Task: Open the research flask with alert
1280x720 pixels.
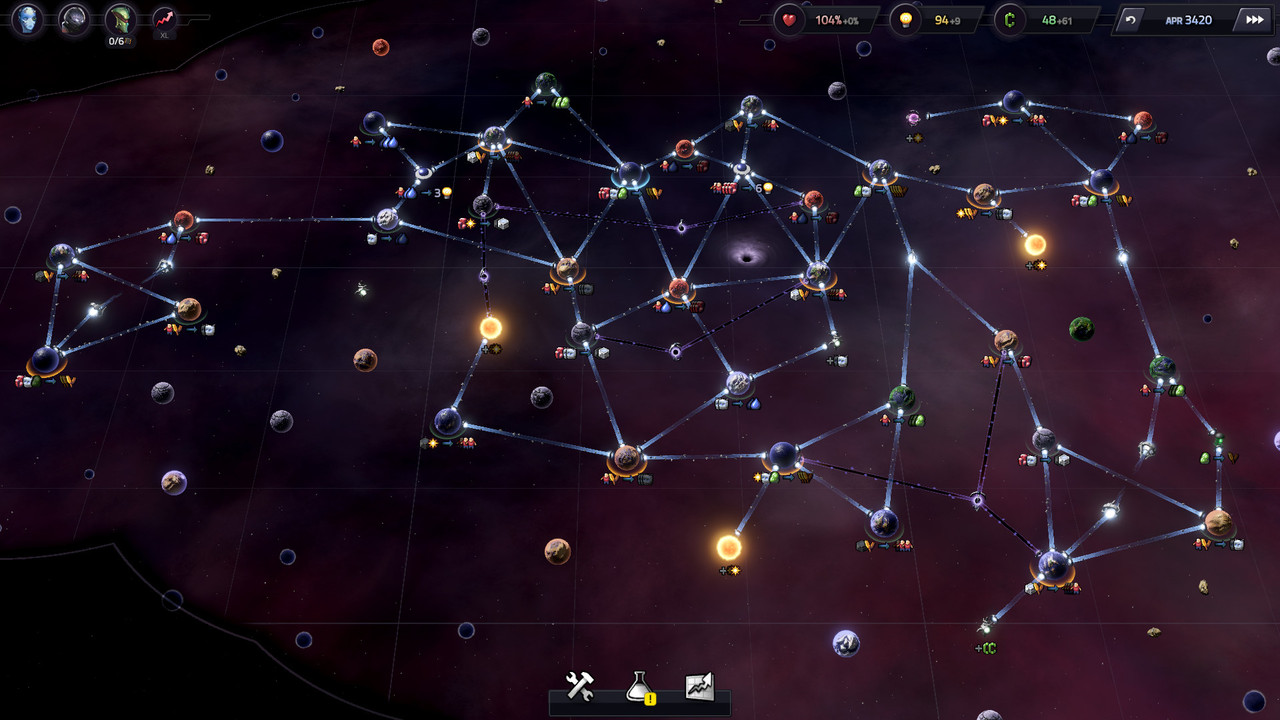Action: click(x=639, y=687)
